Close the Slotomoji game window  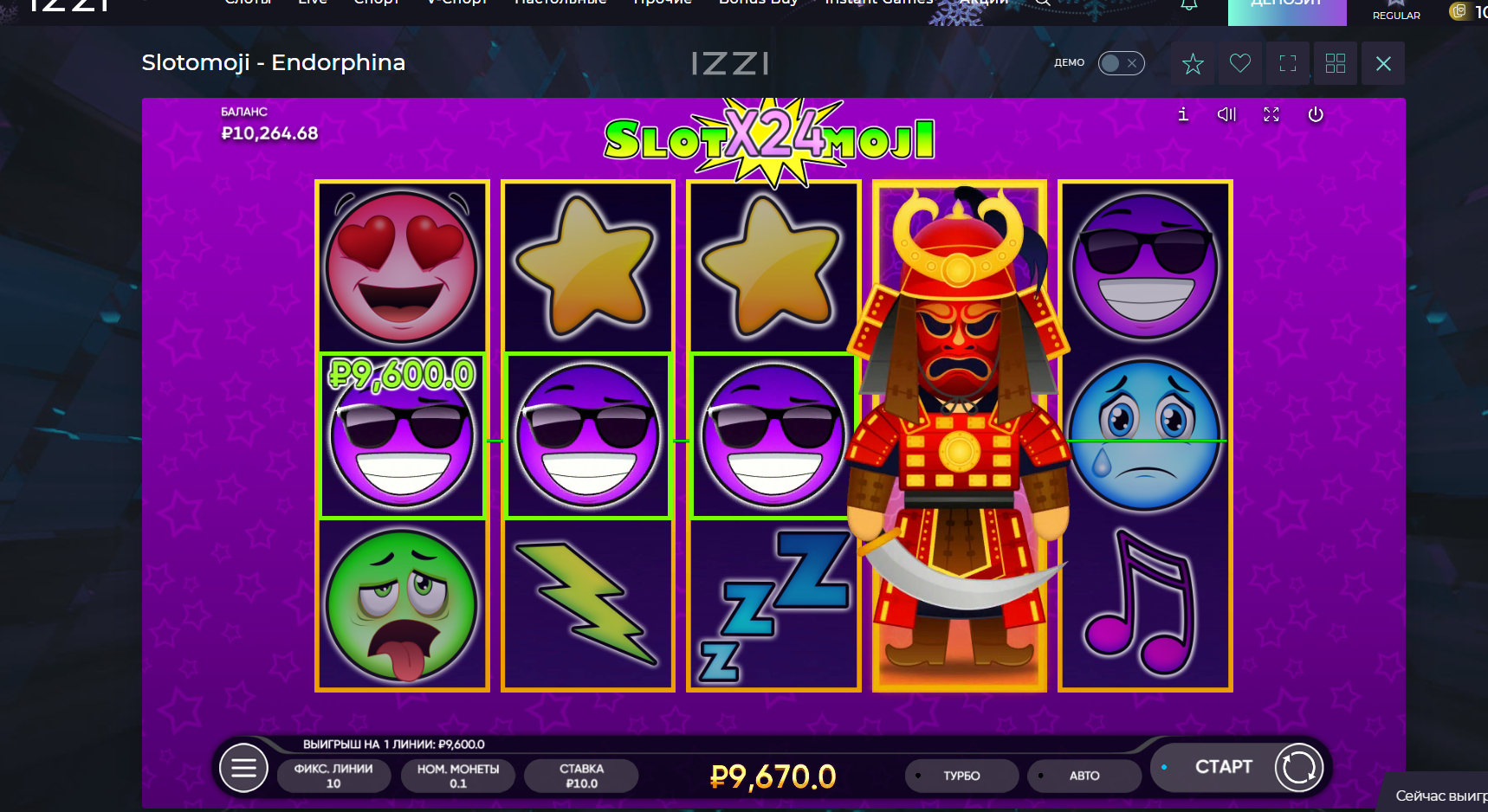pos(1383,63)
